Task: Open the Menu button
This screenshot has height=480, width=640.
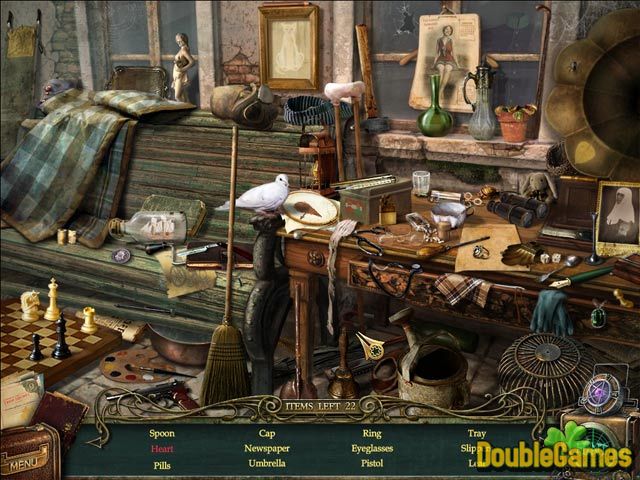Action: 27,464
